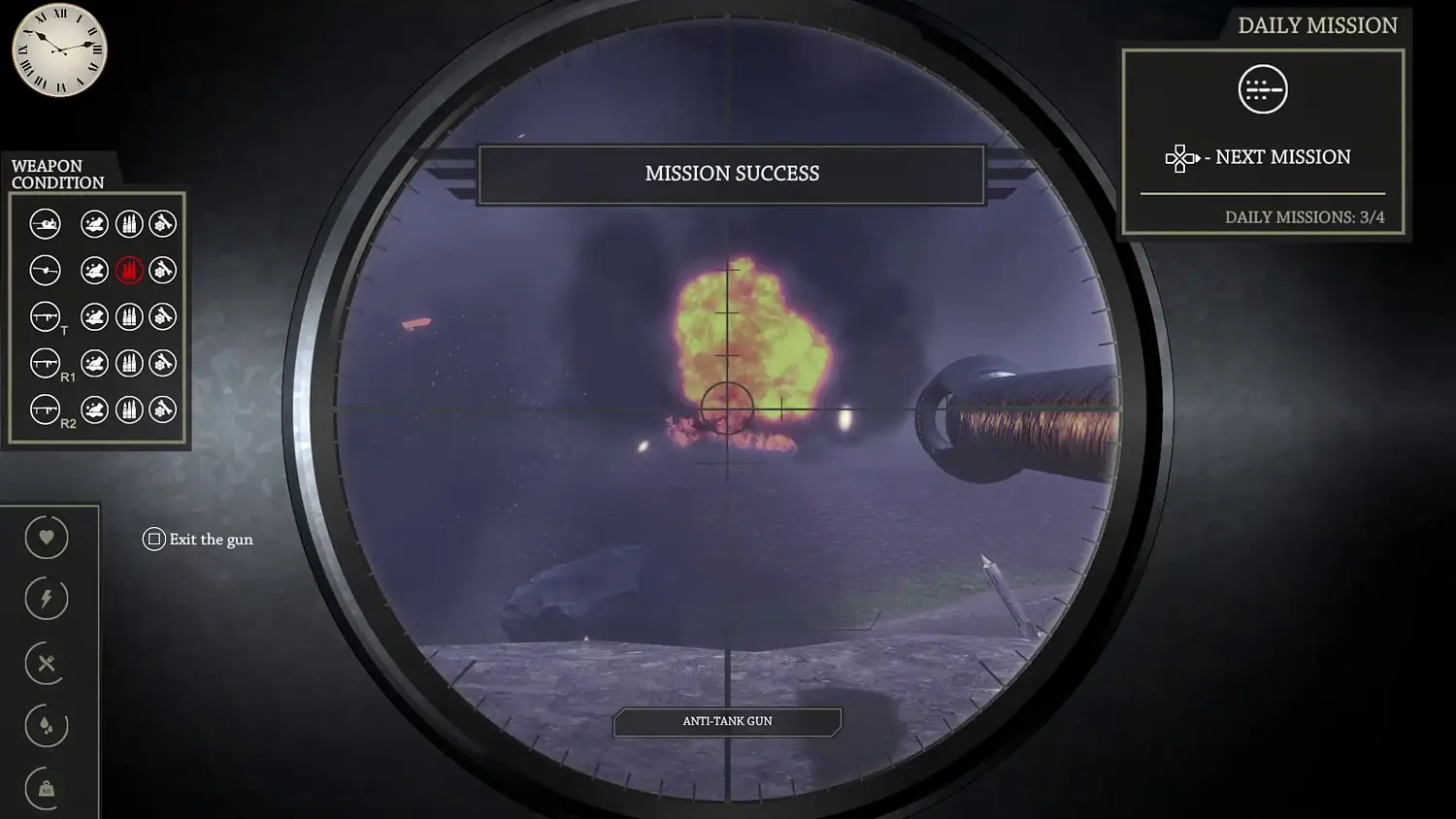
Task: Toggle the red low-ammo warning indicator
Action: (x=129, y=270)
